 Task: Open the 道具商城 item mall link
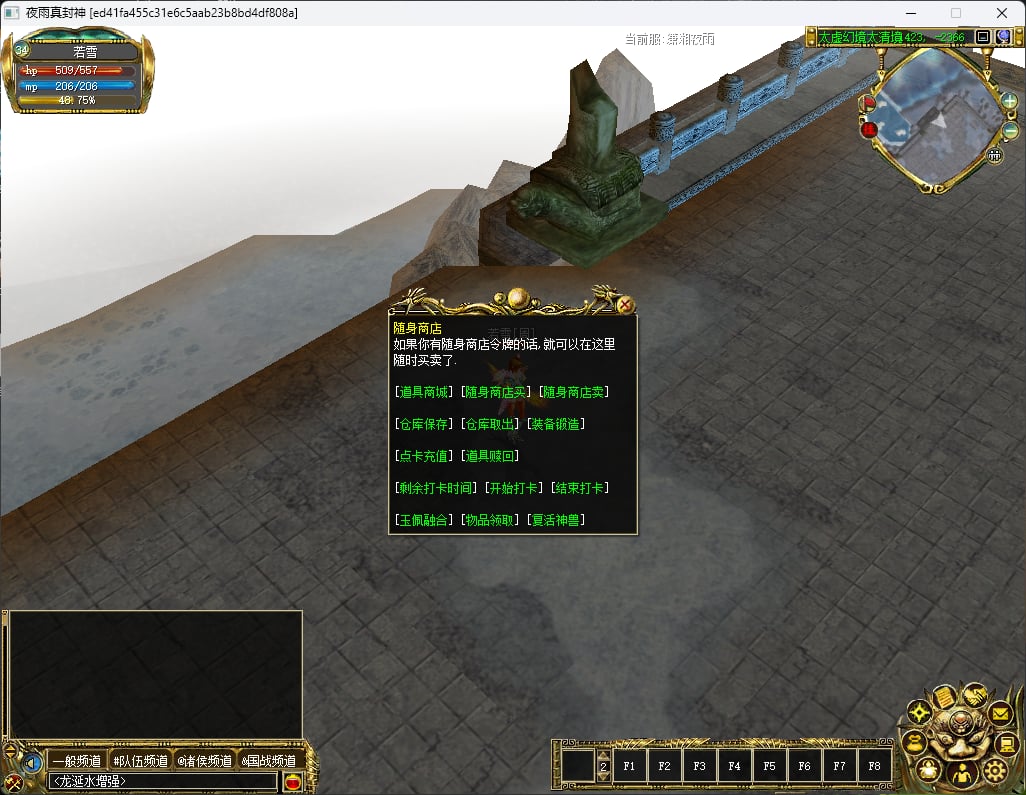point(424,392)
